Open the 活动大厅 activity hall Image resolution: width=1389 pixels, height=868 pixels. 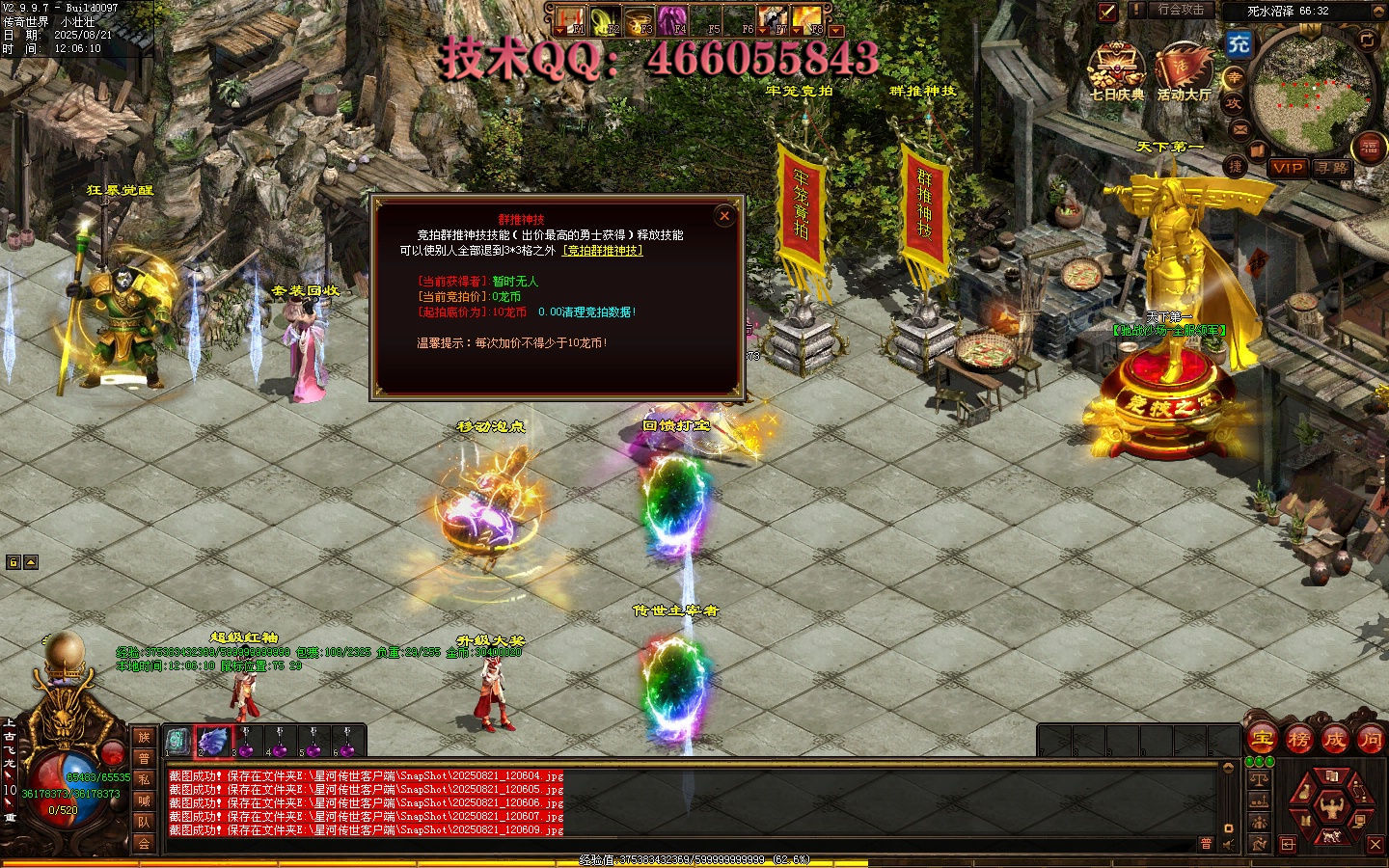(1183, 71)
